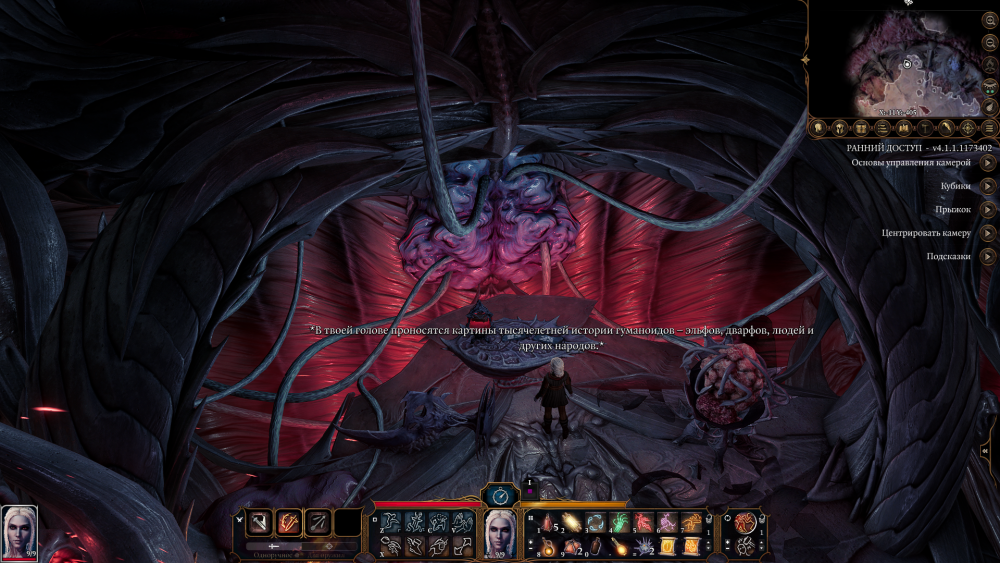The image size is (1000, 563).
Task: Select the melee weapon attack slot
Action: [x=259, y=522]
